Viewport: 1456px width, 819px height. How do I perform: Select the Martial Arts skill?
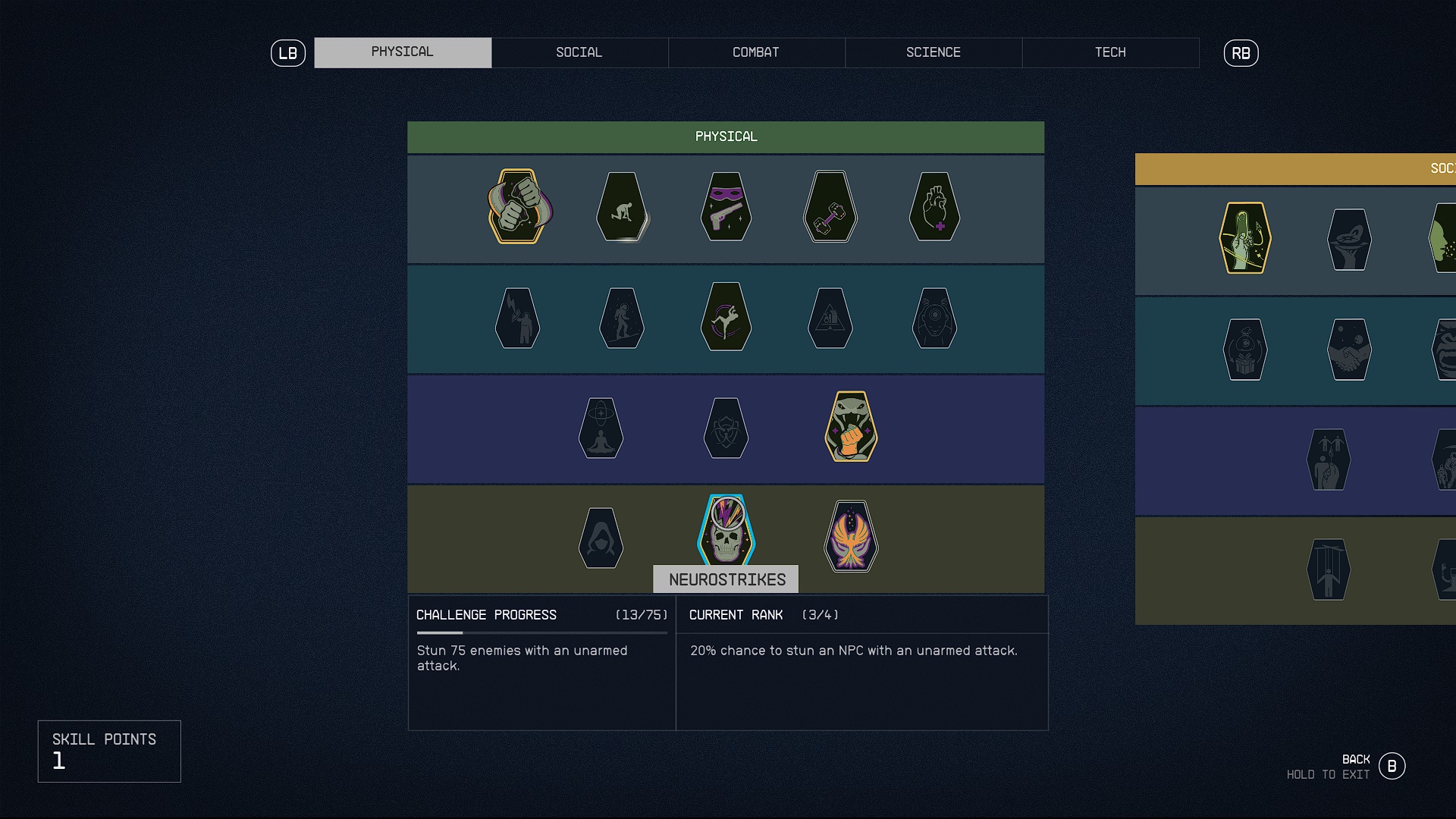point(852,428)
